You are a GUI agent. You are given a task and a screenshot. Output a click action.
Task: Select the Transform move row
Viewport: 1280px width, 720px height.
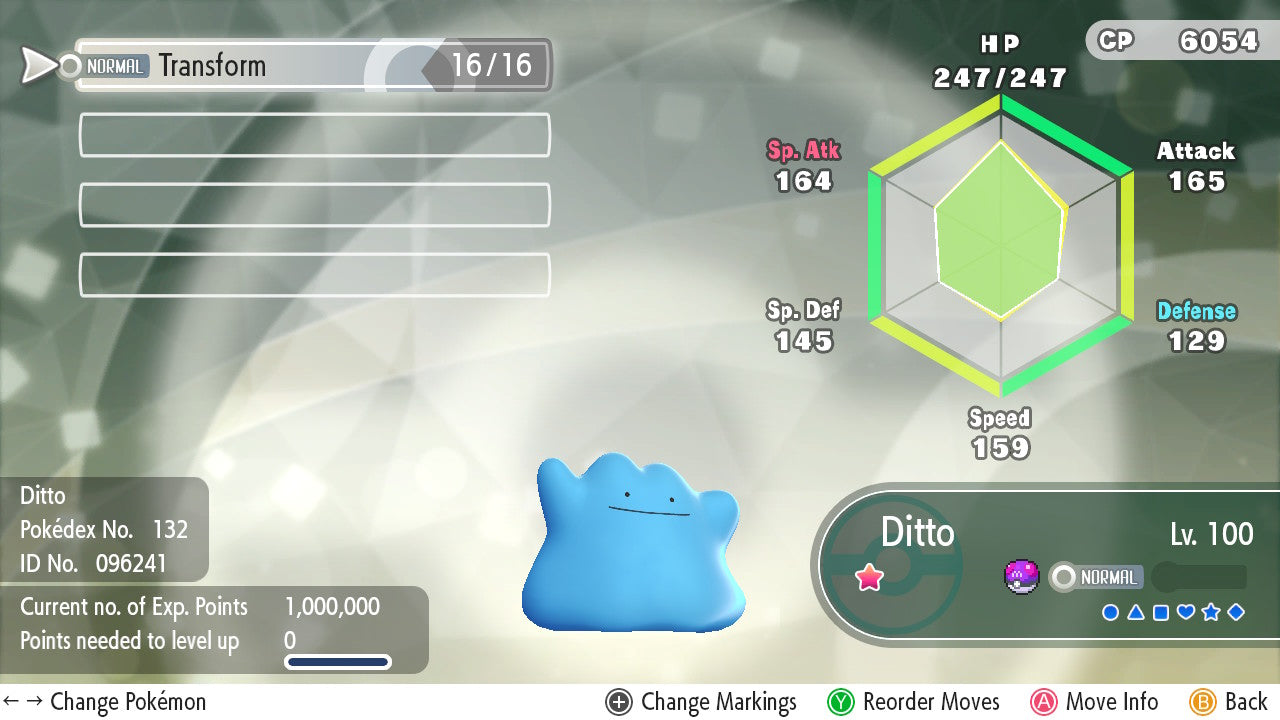point(312,66)
